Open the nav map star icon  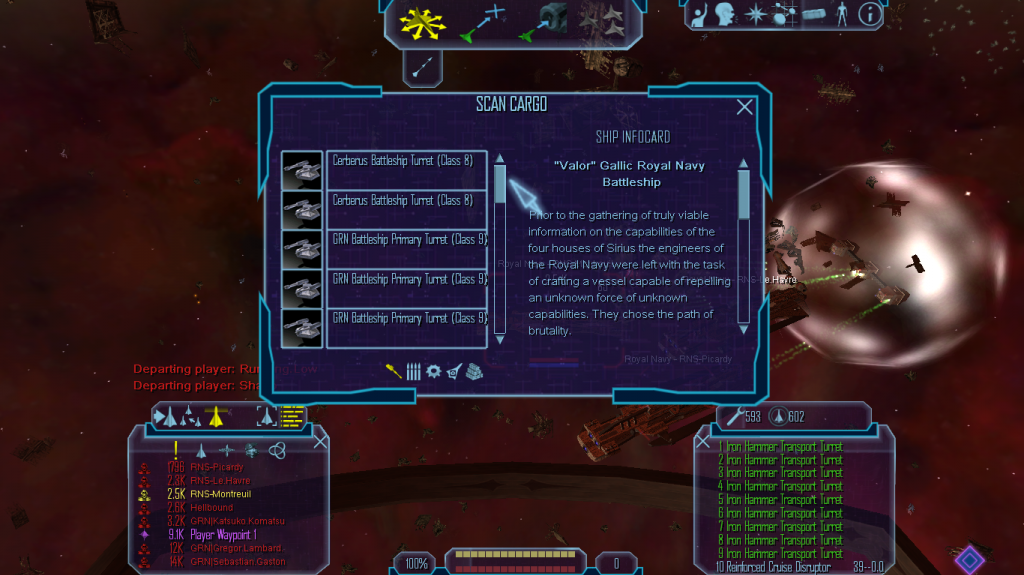tap(756, 14)
